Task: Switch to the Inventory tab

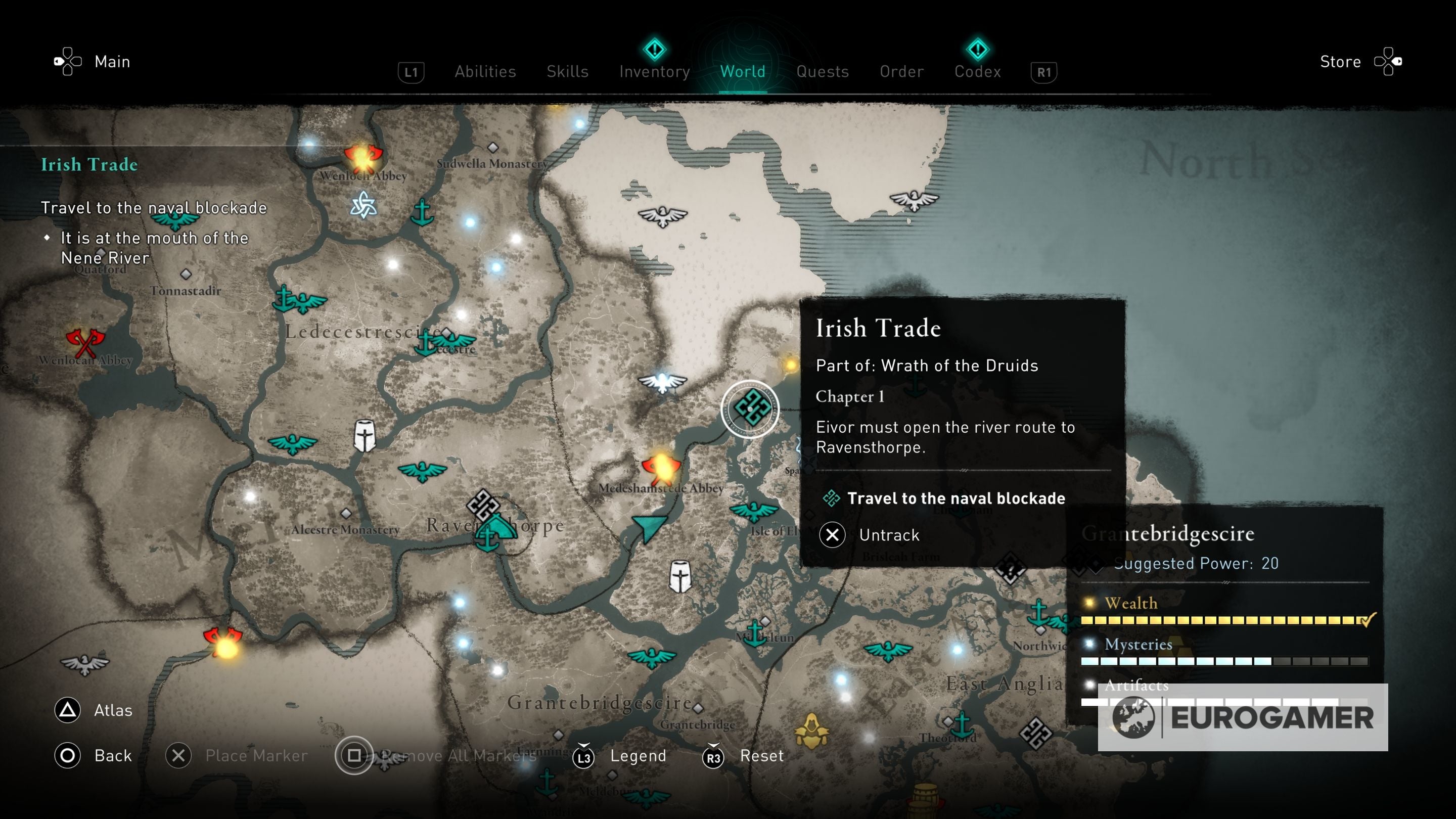Action: (x=654, y=71)
